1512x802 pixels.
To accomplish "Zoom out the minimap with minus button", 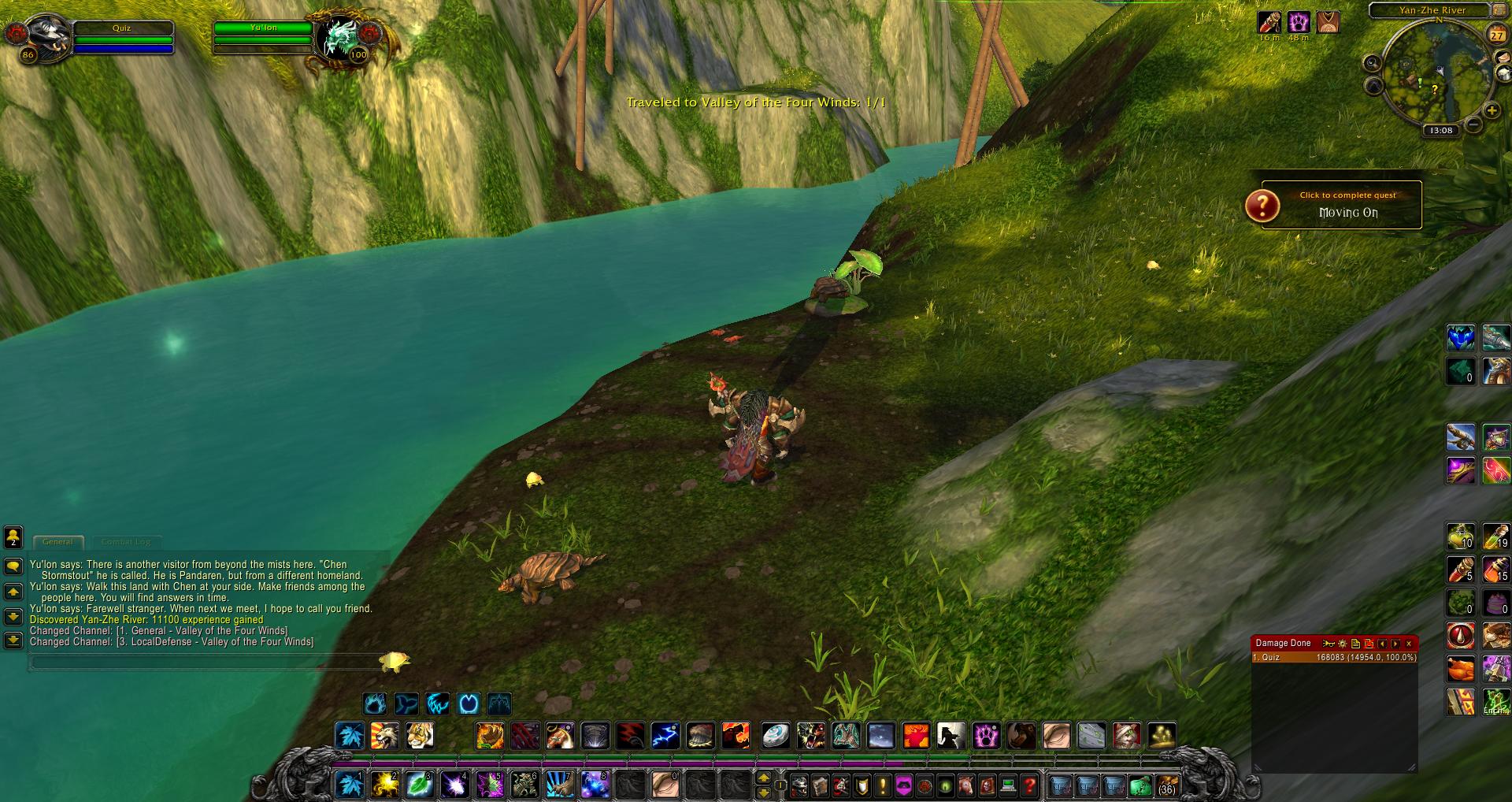I will (1473, 125).
